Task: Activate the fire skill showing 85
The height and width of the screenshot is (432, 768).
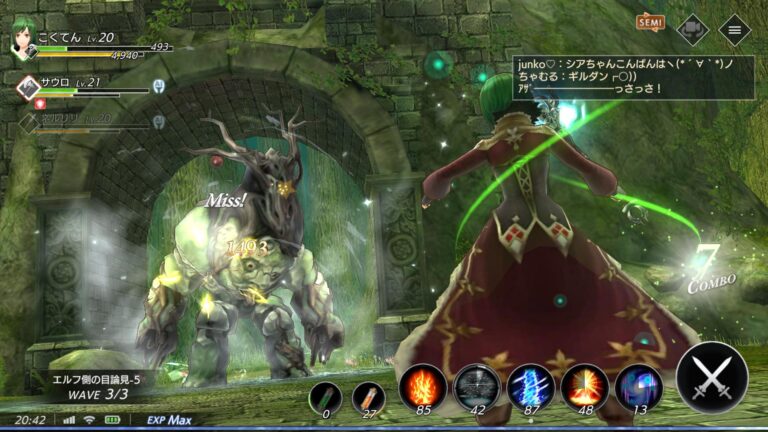Action: (x=422, y=386)
